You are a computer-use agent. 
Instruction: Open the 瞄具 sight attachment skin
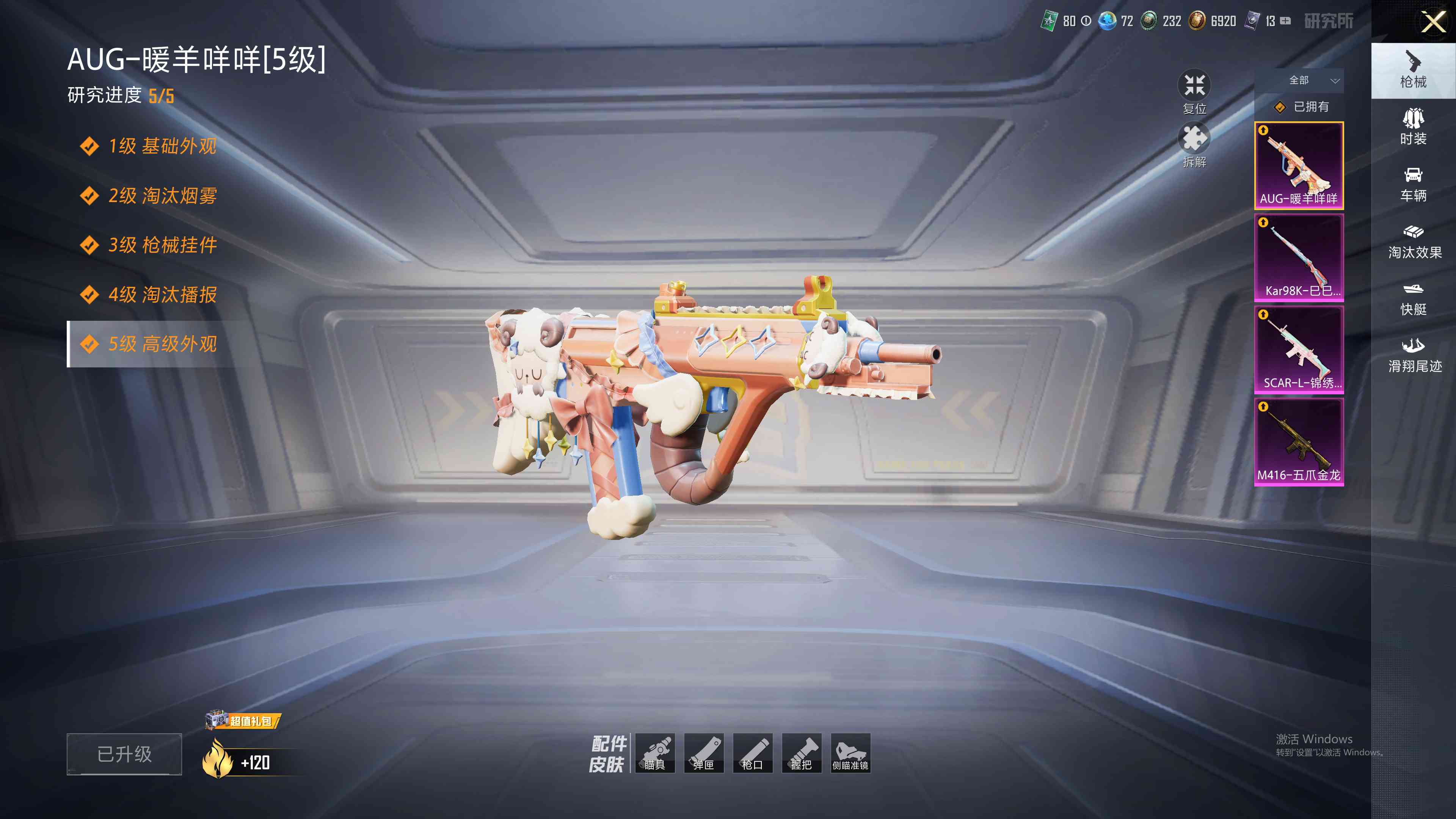tap(655, 753)
